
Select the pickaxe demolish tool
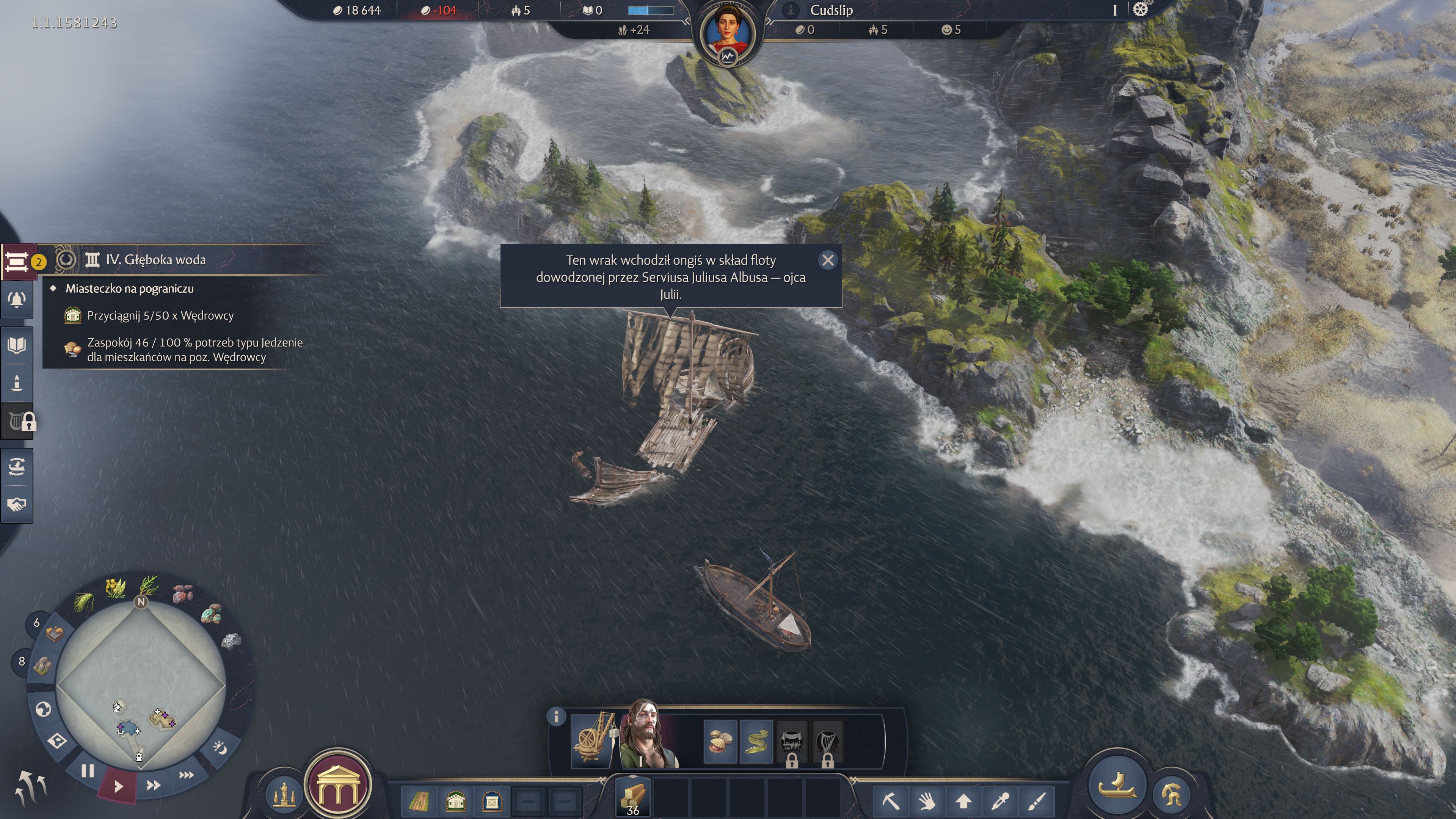tap(890, 800)
